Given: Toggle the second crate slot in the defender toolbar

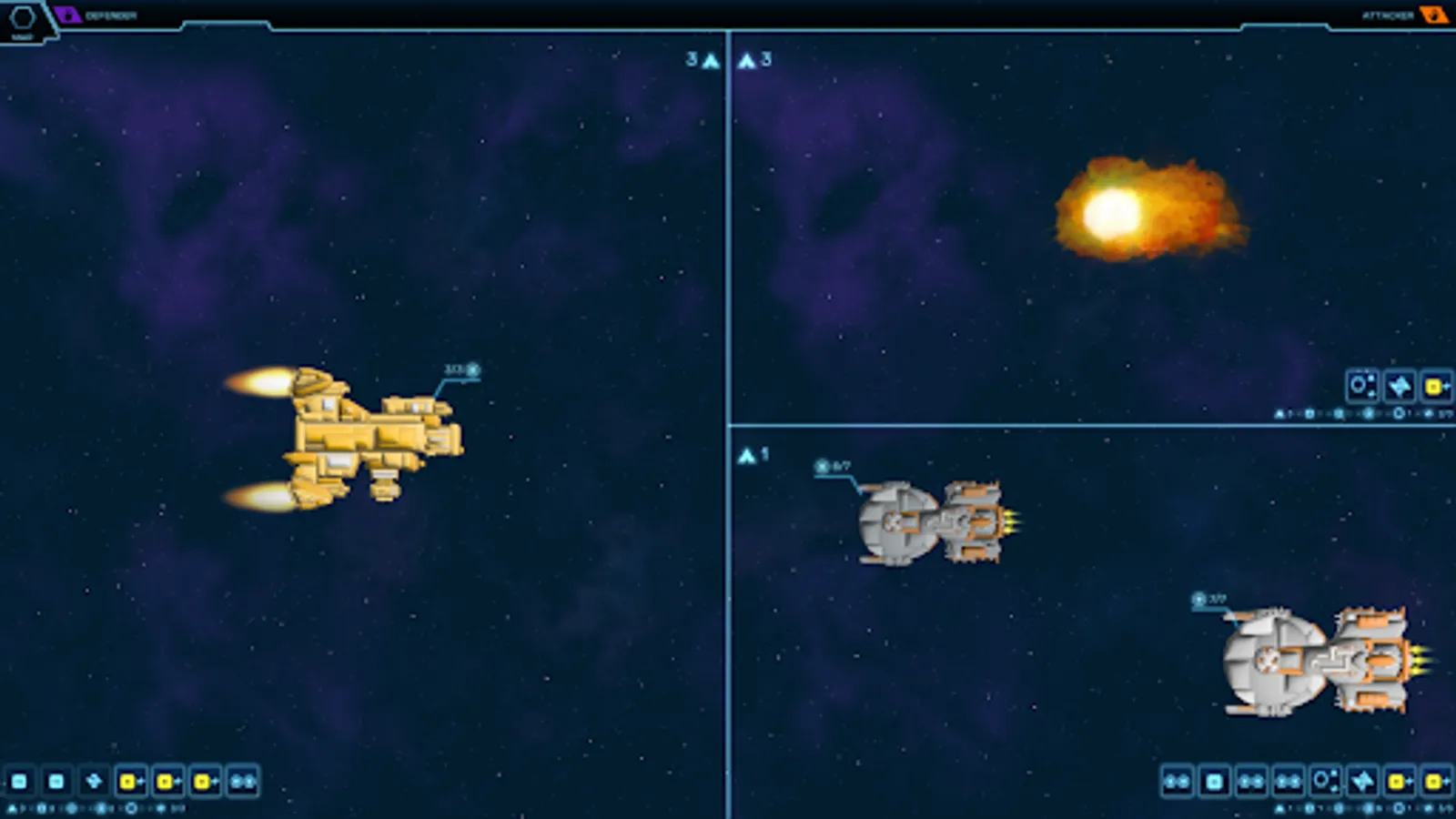Looking at the screenshot, I should click(x=56, y=781).
